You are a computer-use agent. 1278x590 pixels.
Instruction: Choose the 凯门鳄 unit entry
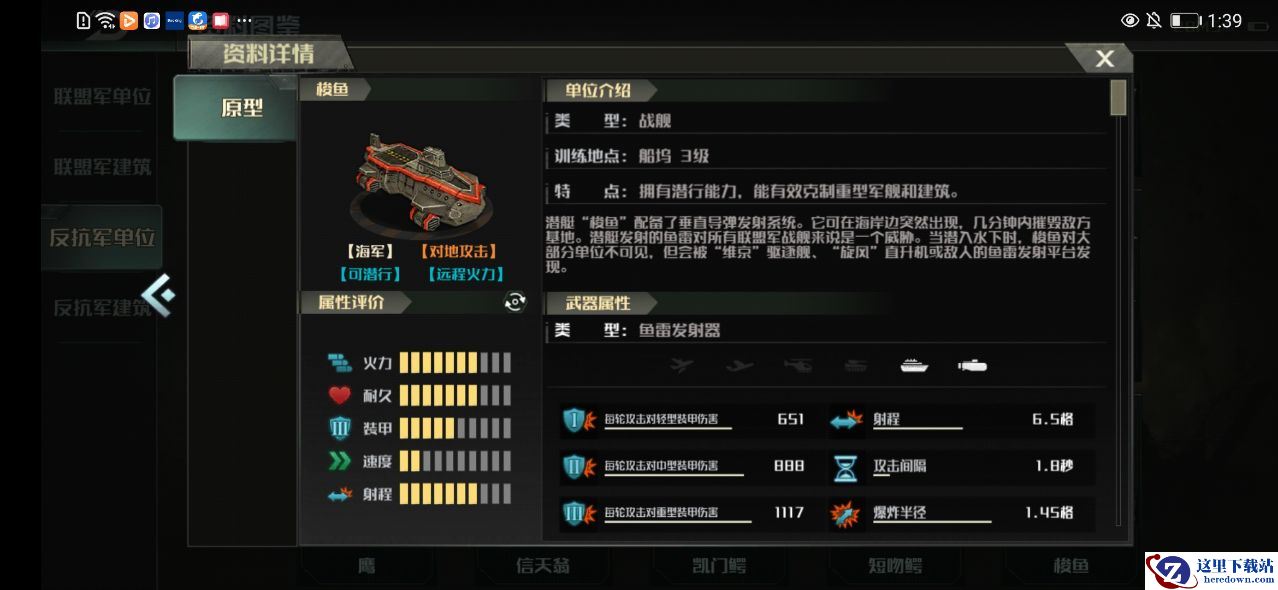tap(719, 566)
